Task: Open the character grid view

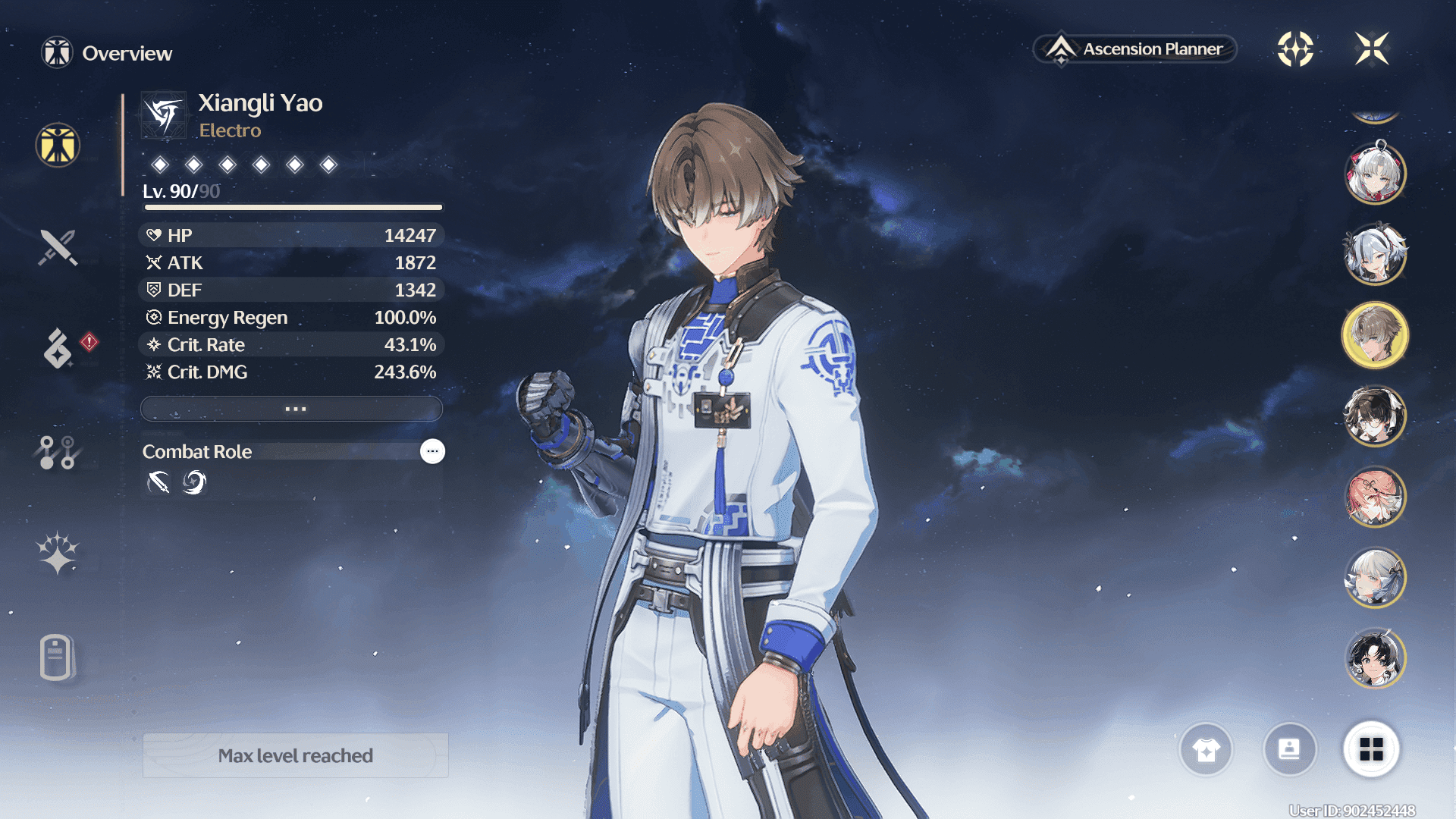Action: click(x=1371, y=750)
